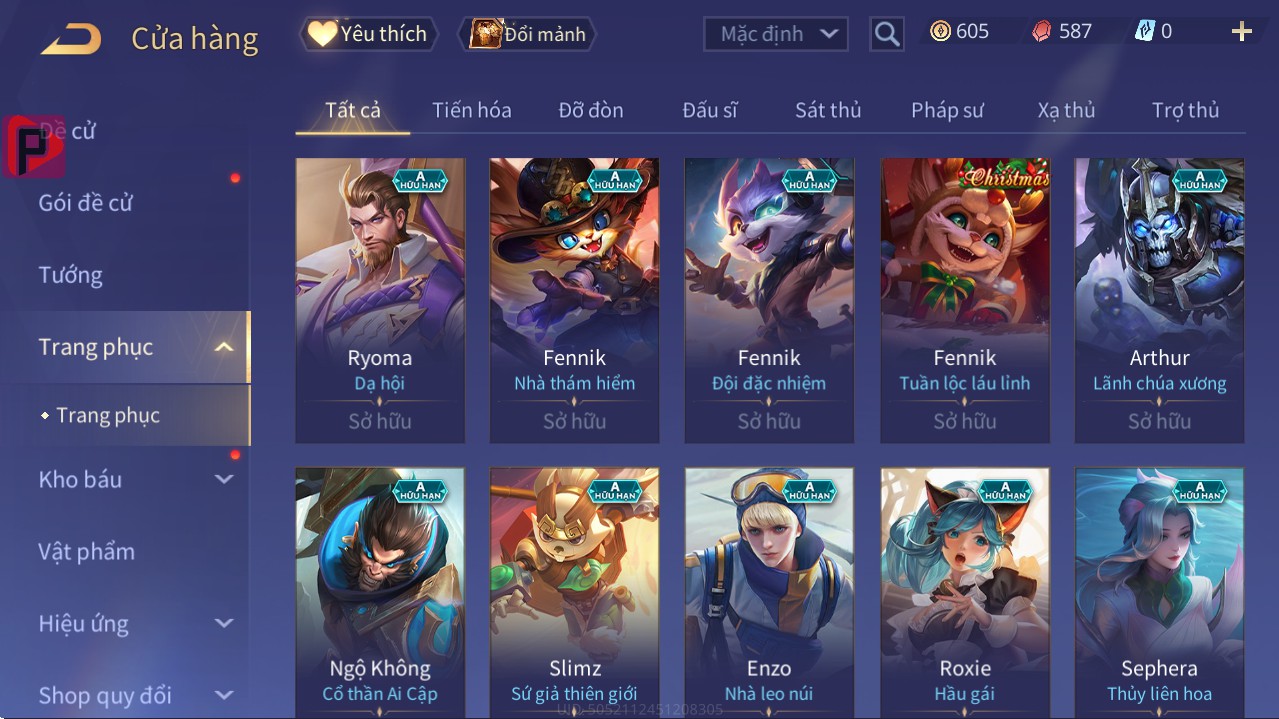View the Trợ thủ tab
The image size is (1279, 719).
click(1185, 110)
